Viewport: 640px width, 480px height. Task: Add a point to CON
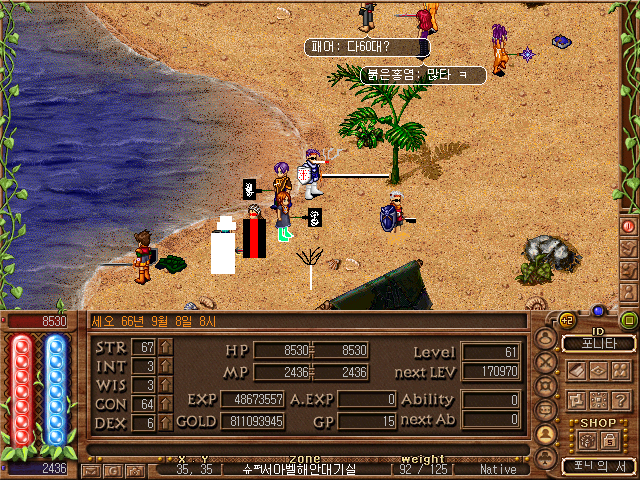(x=165, y=404)
